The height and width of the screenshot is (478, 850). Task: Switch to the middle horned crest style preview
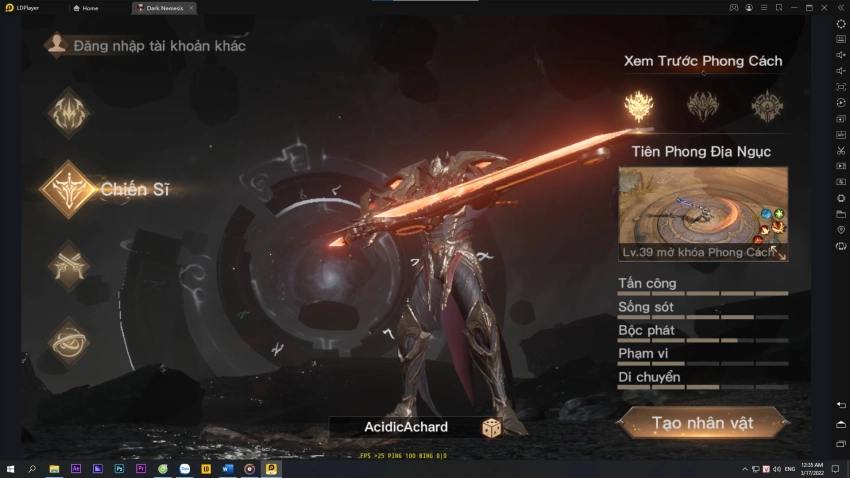click(702, 105)
